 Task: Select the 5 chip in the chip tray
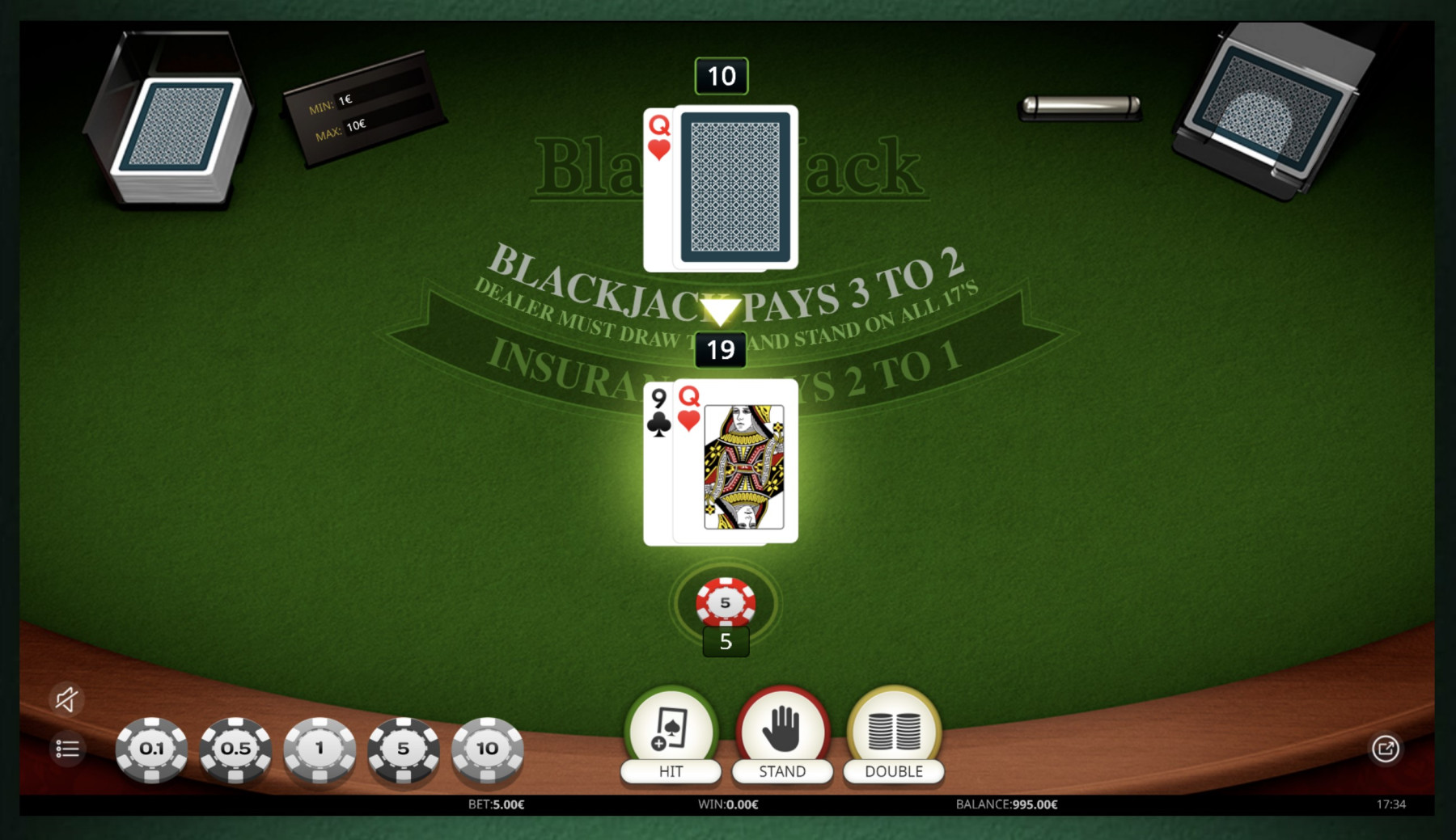pos(404,749)
